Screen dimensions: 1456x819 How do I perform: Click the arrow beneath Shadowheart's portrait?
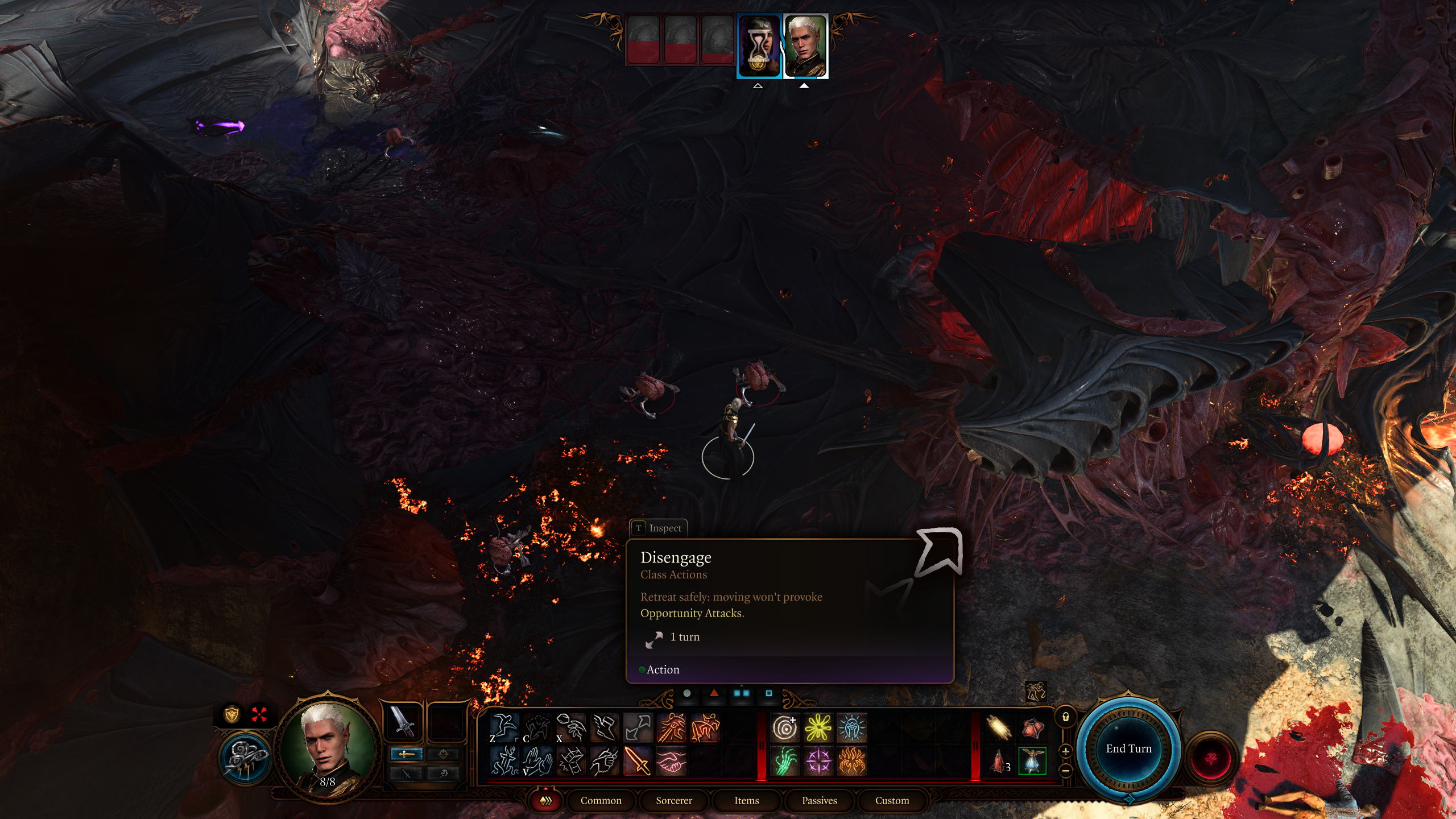(757, 85)
